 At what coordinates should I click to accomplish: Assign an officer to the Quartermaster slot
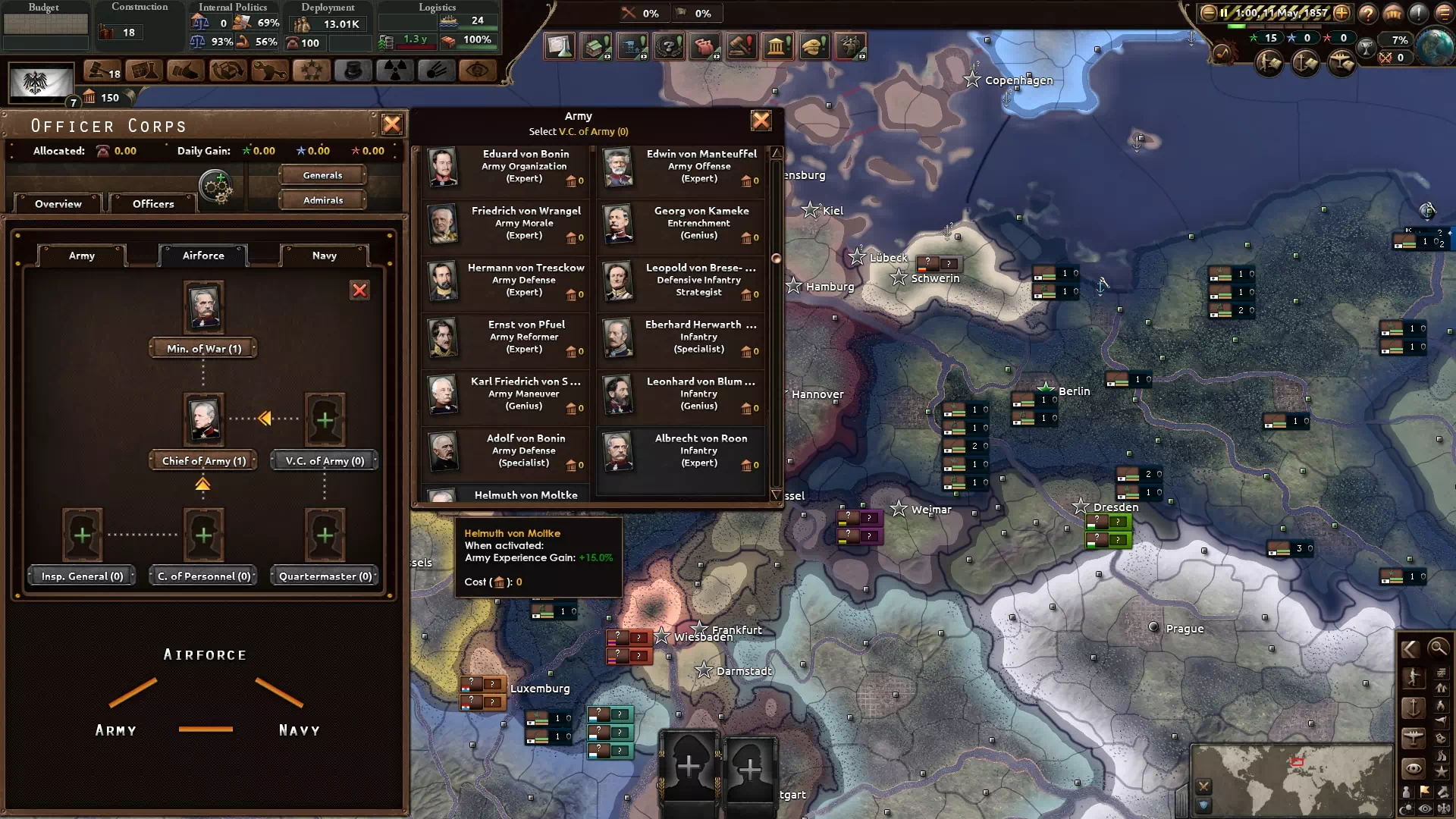[x=325, y=535]
